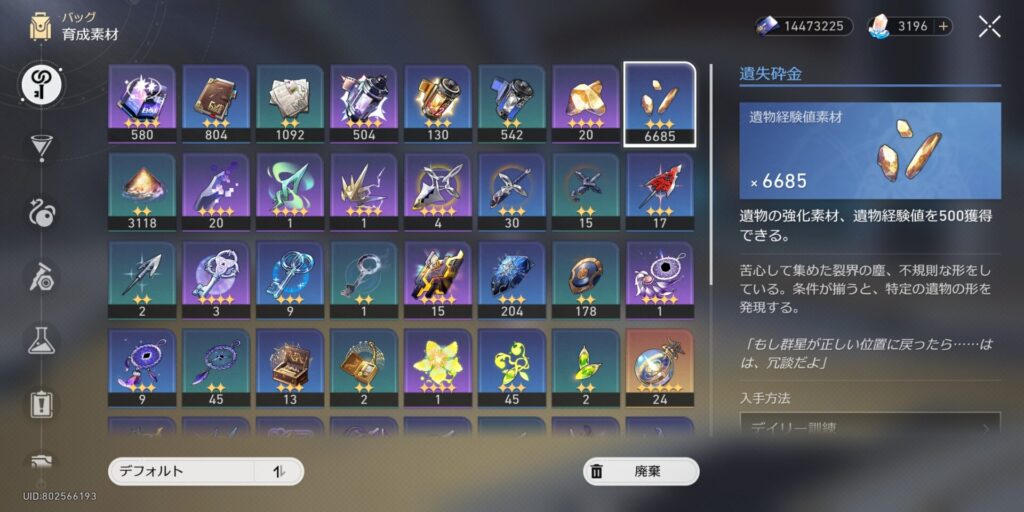
Task: Select the glowing pile item with 3118
Action: pyautogui.click(x=142, y=192)
